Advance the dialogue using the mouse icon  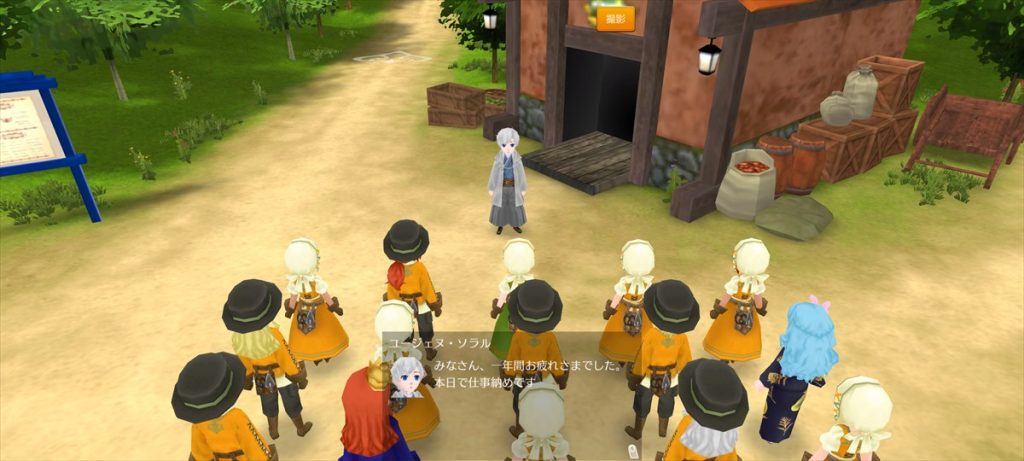pos(632,452)
